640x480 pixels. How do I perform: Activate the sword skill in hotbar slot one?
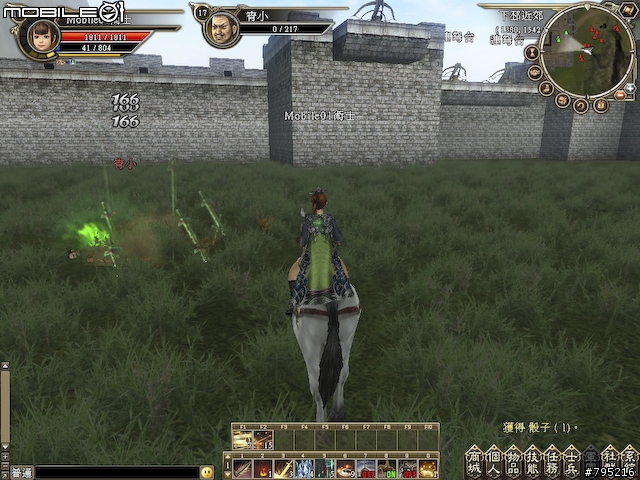[241, 468]
